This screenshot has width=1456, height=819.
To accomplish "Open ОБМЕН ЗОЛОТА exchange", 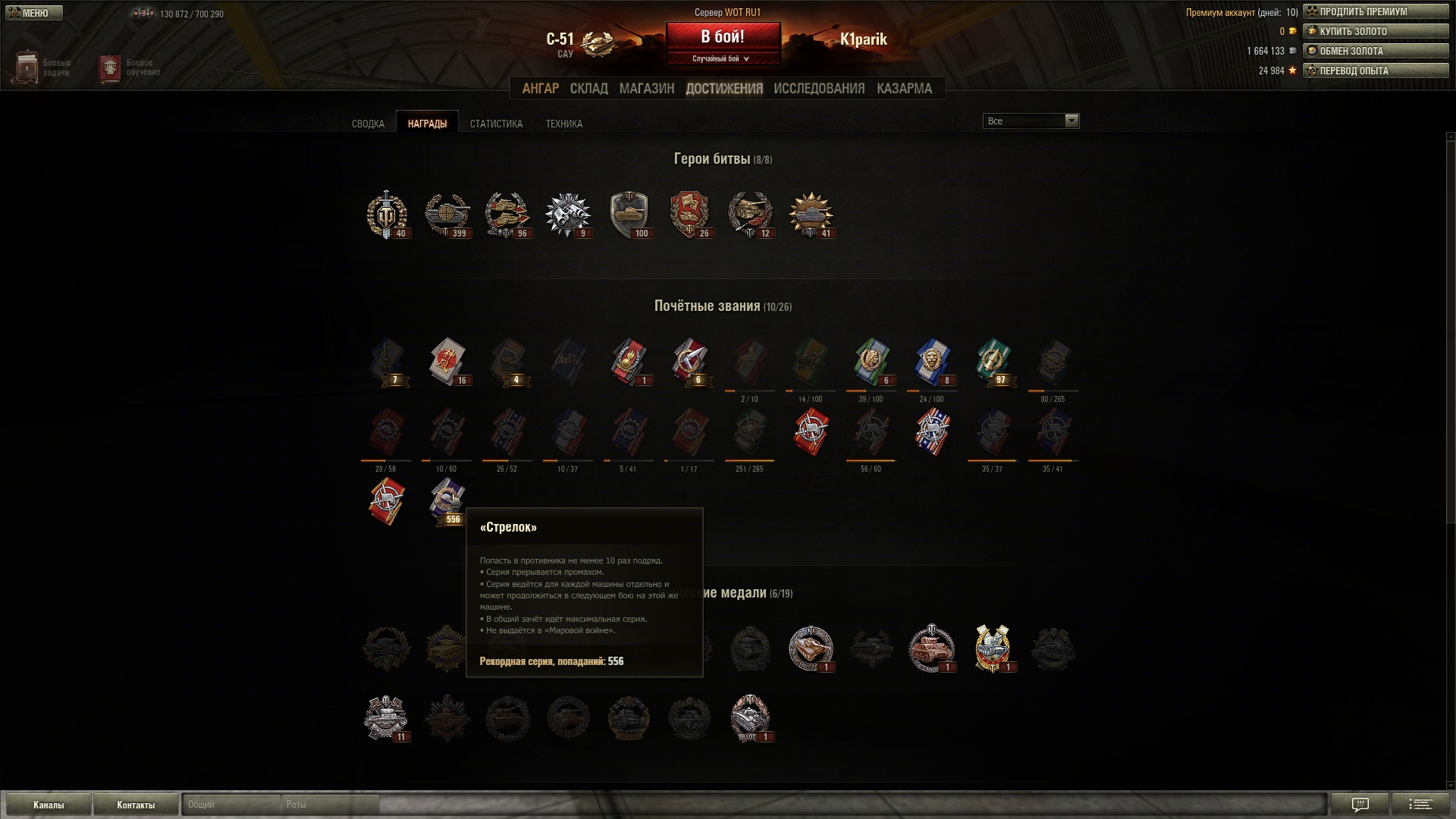I will click(1376, 52).
